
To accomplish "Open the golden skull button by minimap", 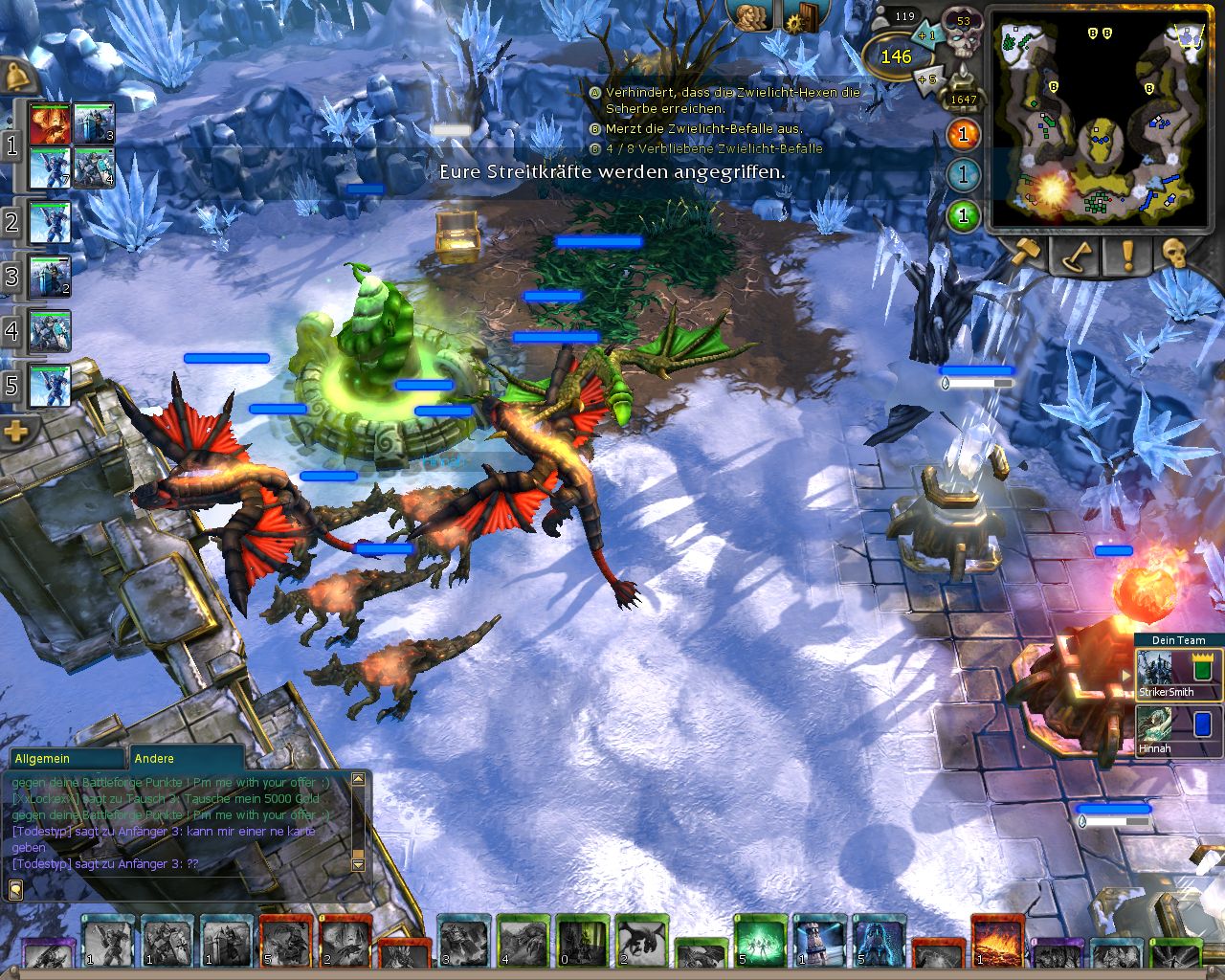I will [x=1175, y=253].
